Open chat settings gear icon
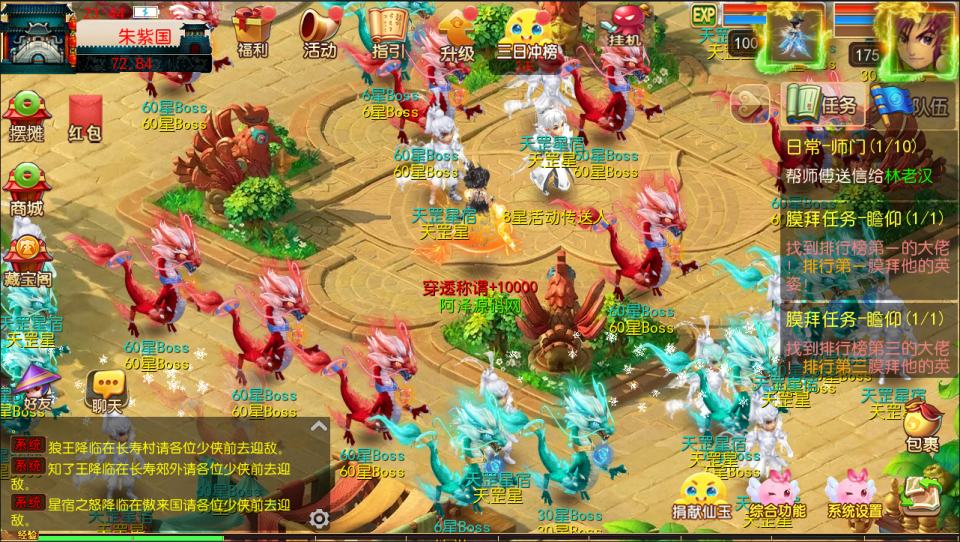The height and width of the screenshot is (542, 960). click(319, 518)
